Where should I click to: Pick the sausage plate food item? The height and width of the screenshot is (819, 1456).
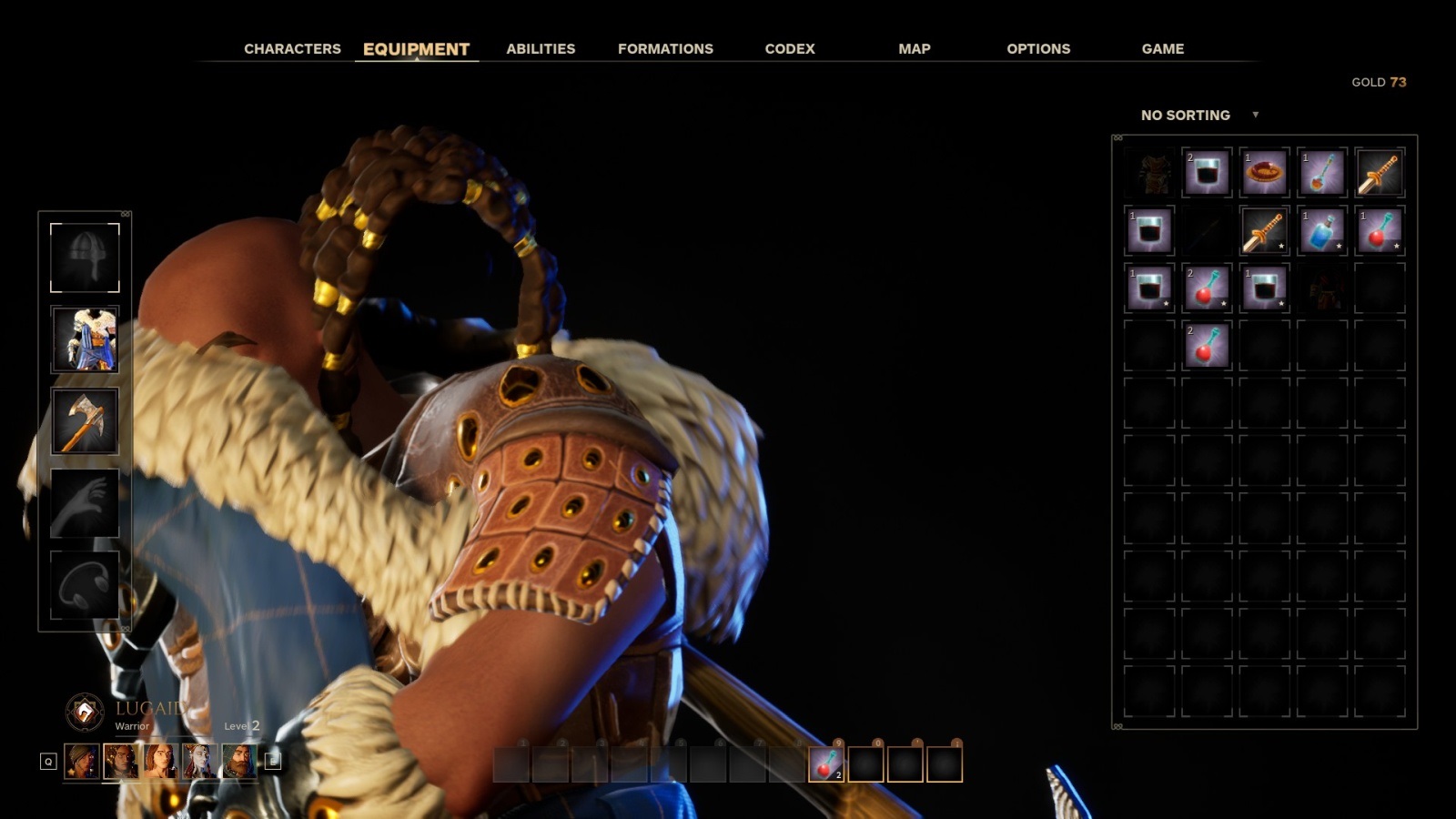[x=1264, y=173]
